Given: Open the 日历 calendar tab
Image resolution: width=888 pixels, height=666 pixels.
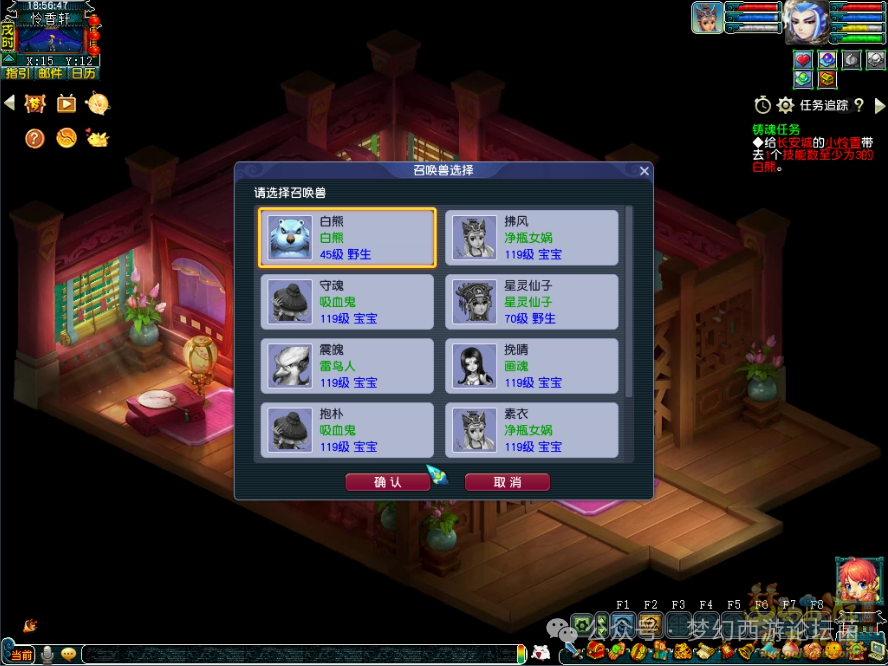Looking at the screenshot, I should coord(83,73).
